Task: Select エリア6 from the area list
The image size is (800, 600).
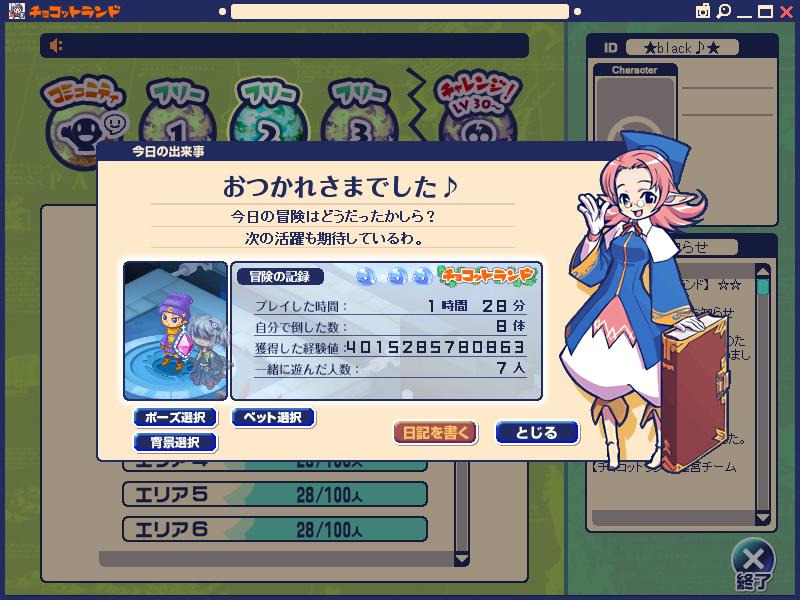Action: 275,529
